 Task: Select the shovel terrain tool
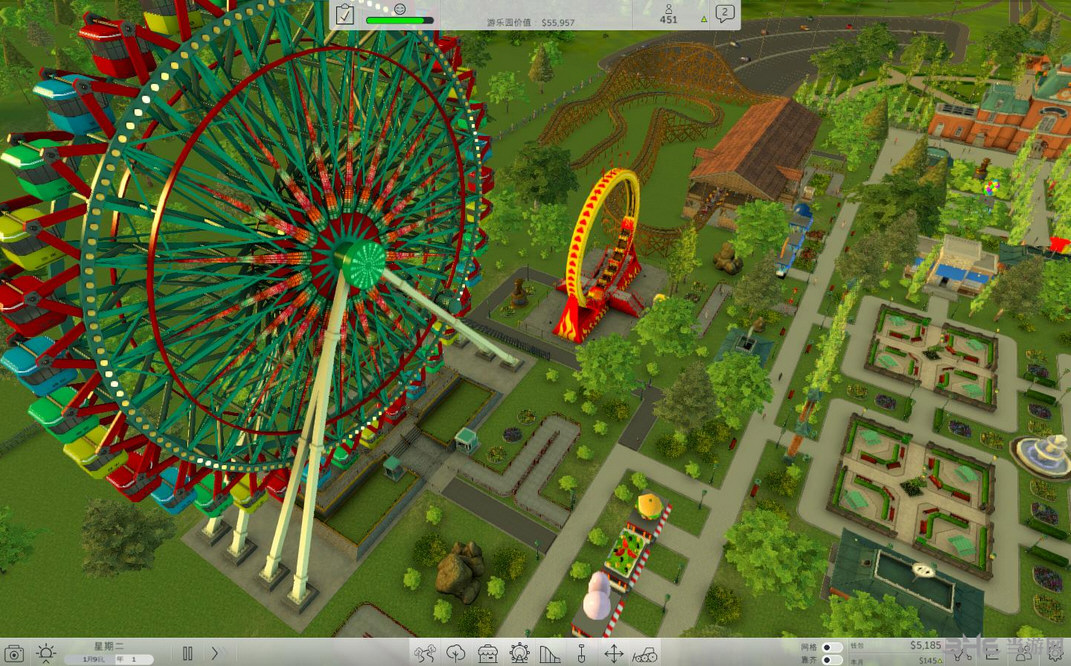tap(581, 654)
